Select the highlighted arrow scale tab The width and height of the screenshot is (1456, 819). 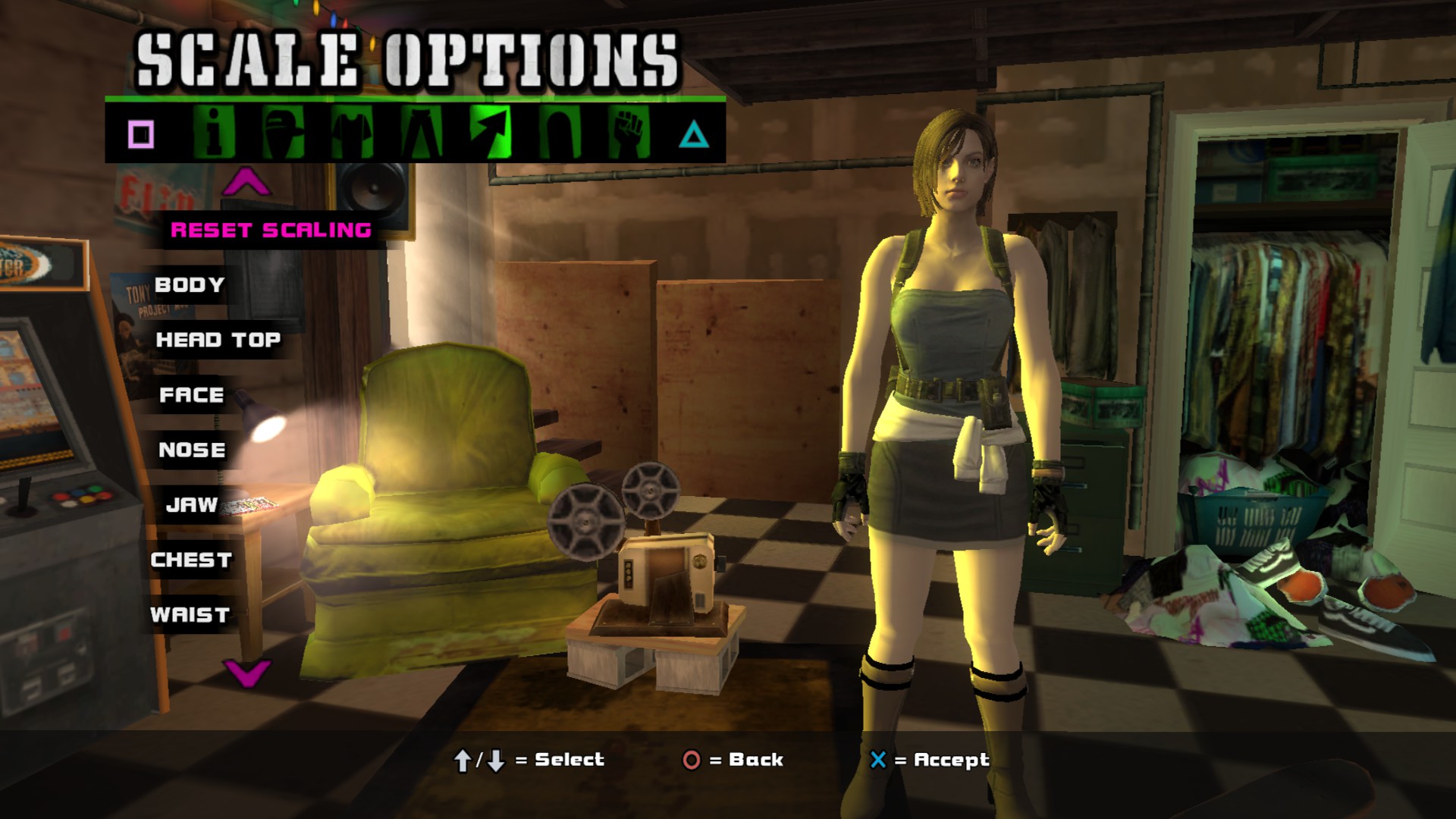click(x=491, y=133)
